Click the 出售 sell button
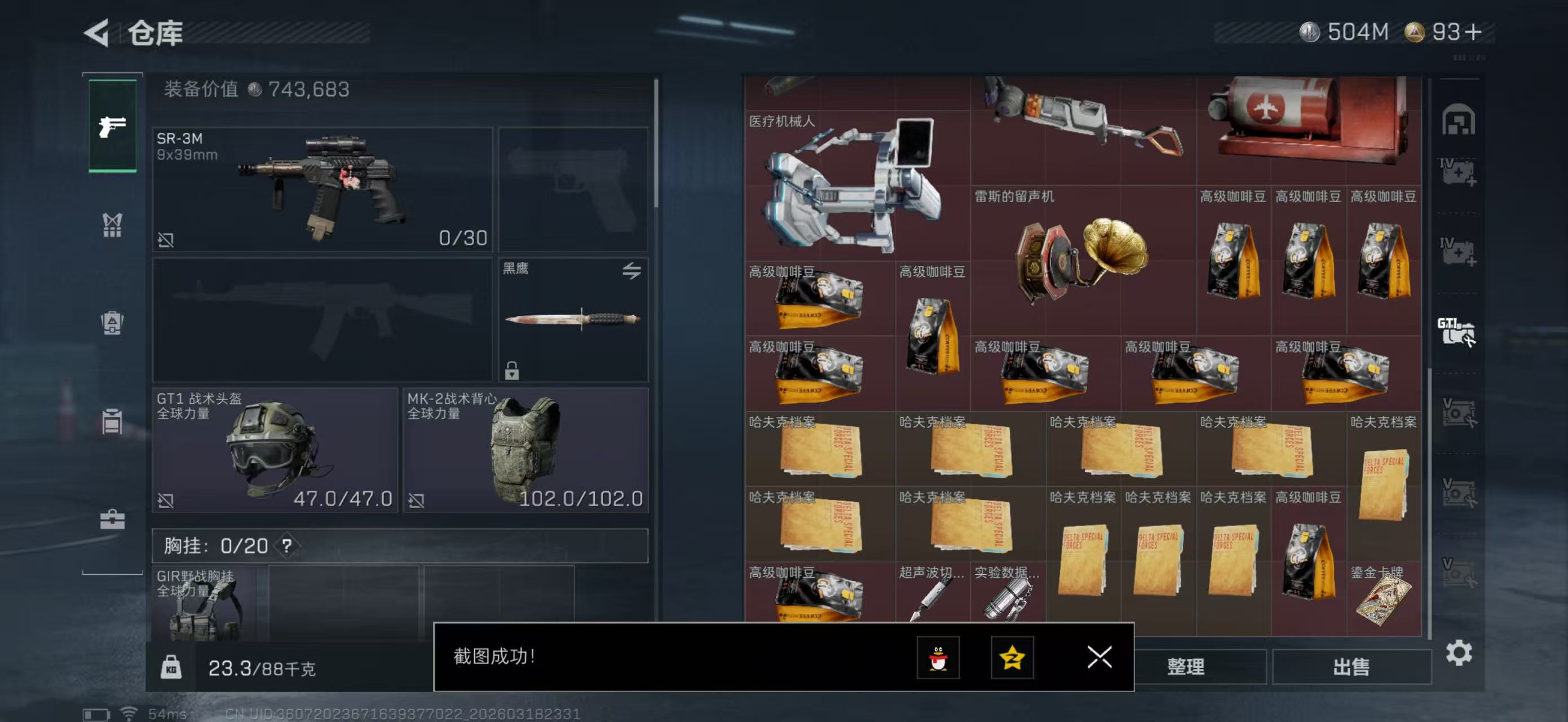This screenshot has width=1568, height=722. (1351, 667)
